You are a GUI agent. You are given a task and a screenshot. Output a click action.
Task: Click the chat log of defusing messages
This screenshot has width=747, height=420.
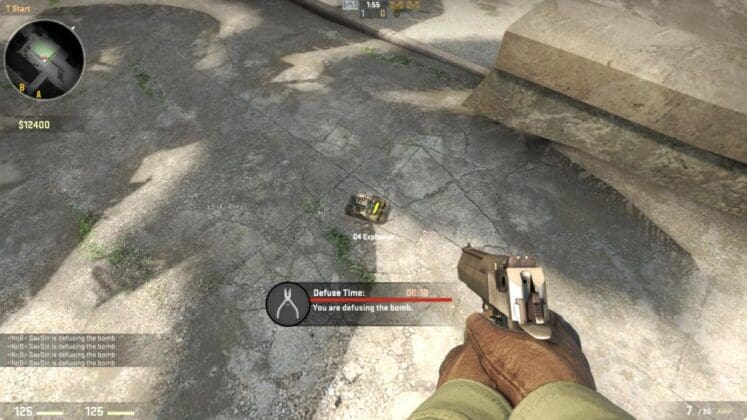point(60,351)
